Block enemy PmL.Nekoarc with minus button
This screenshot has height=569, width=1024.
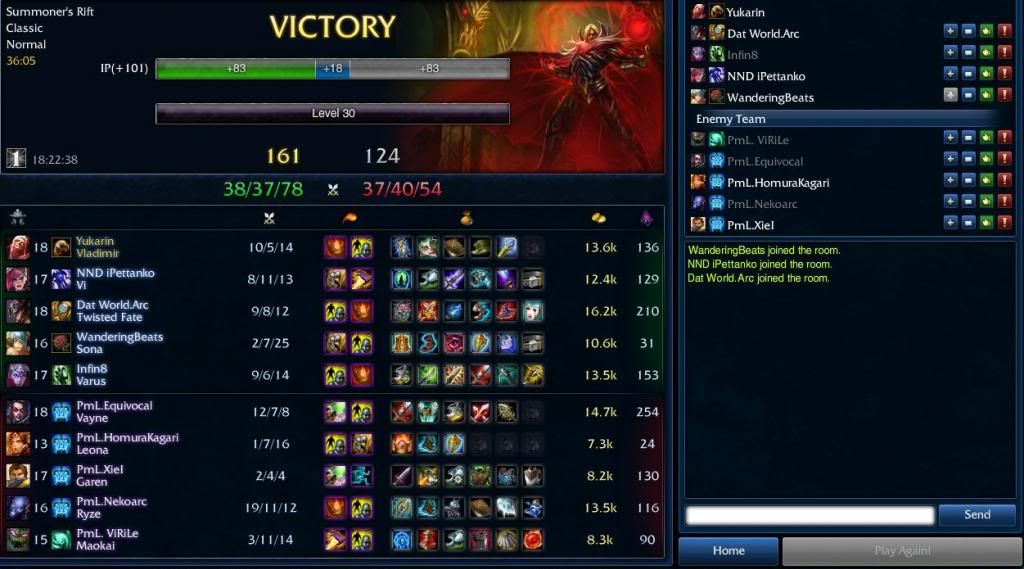pos(968,202)
